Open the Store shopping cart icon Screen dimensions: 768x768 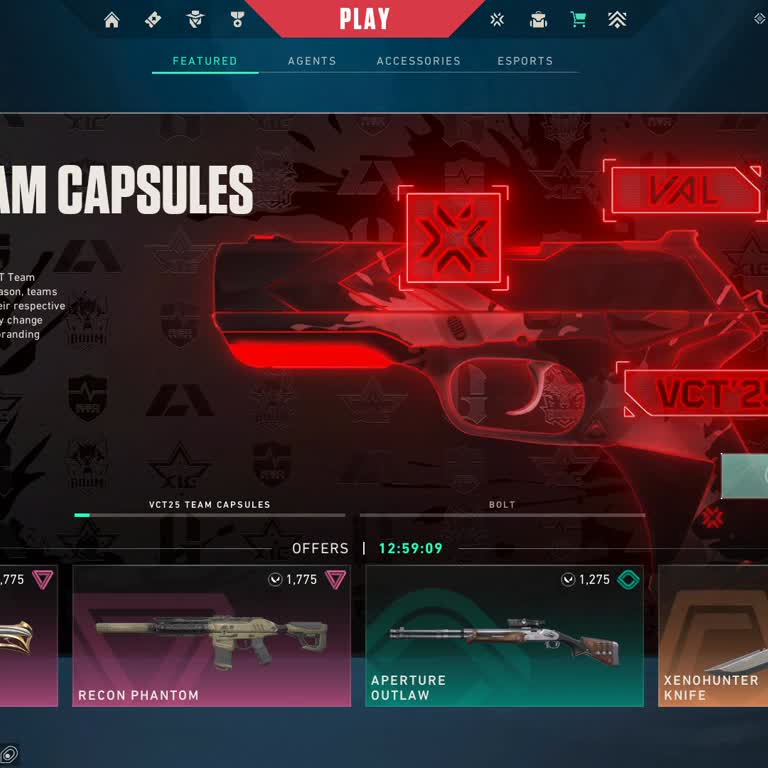point(578,20)
